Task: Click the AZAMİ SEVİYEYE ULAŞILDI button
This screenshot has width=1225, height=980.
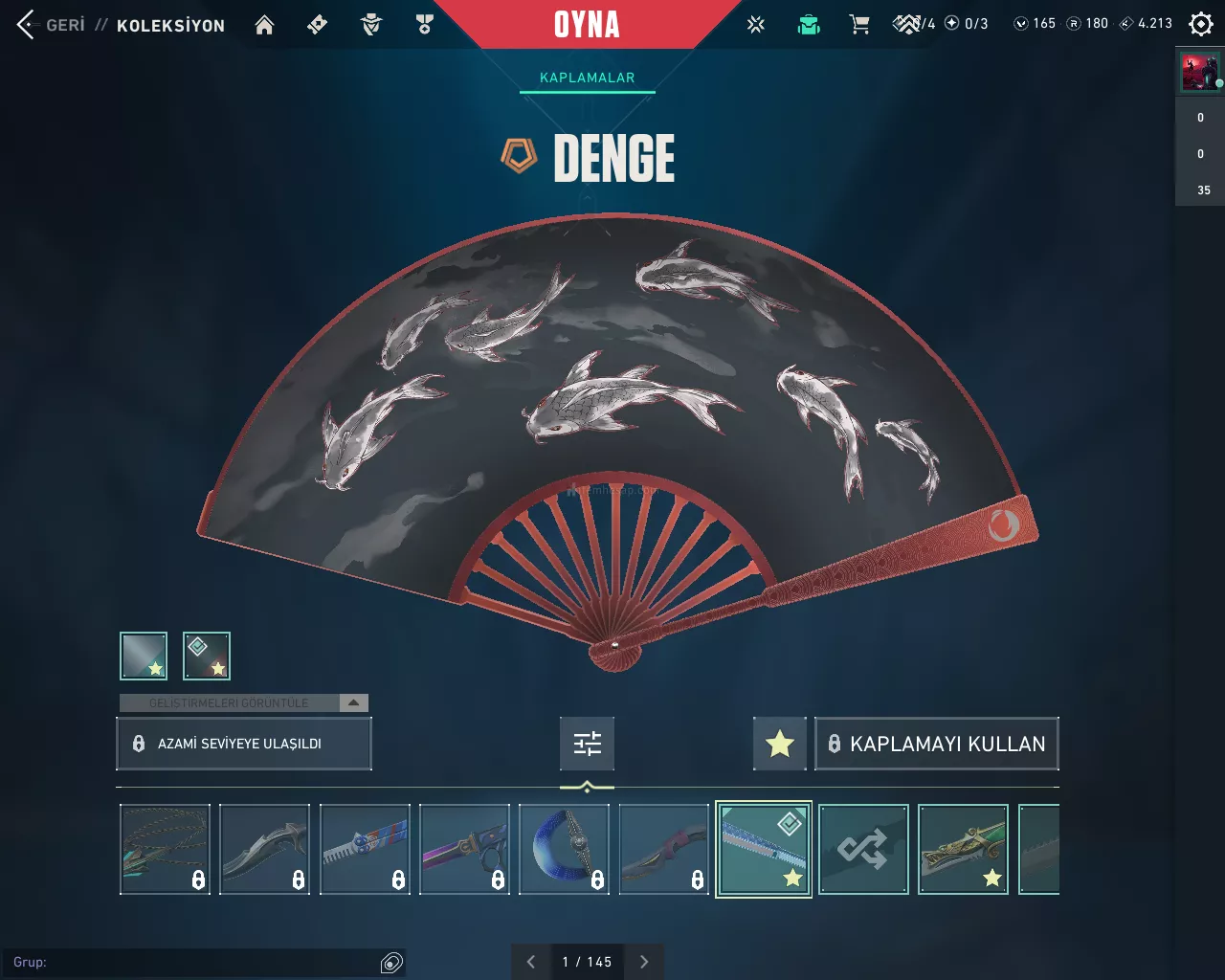Action: pos(243,744)
